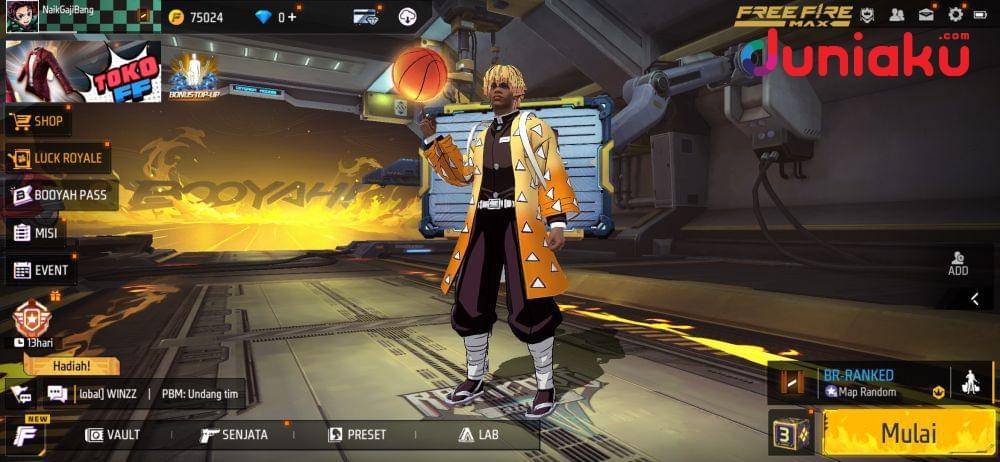1000x462 pixels.
Task: Open the MISI missions menu
Action: pos(36,233)
